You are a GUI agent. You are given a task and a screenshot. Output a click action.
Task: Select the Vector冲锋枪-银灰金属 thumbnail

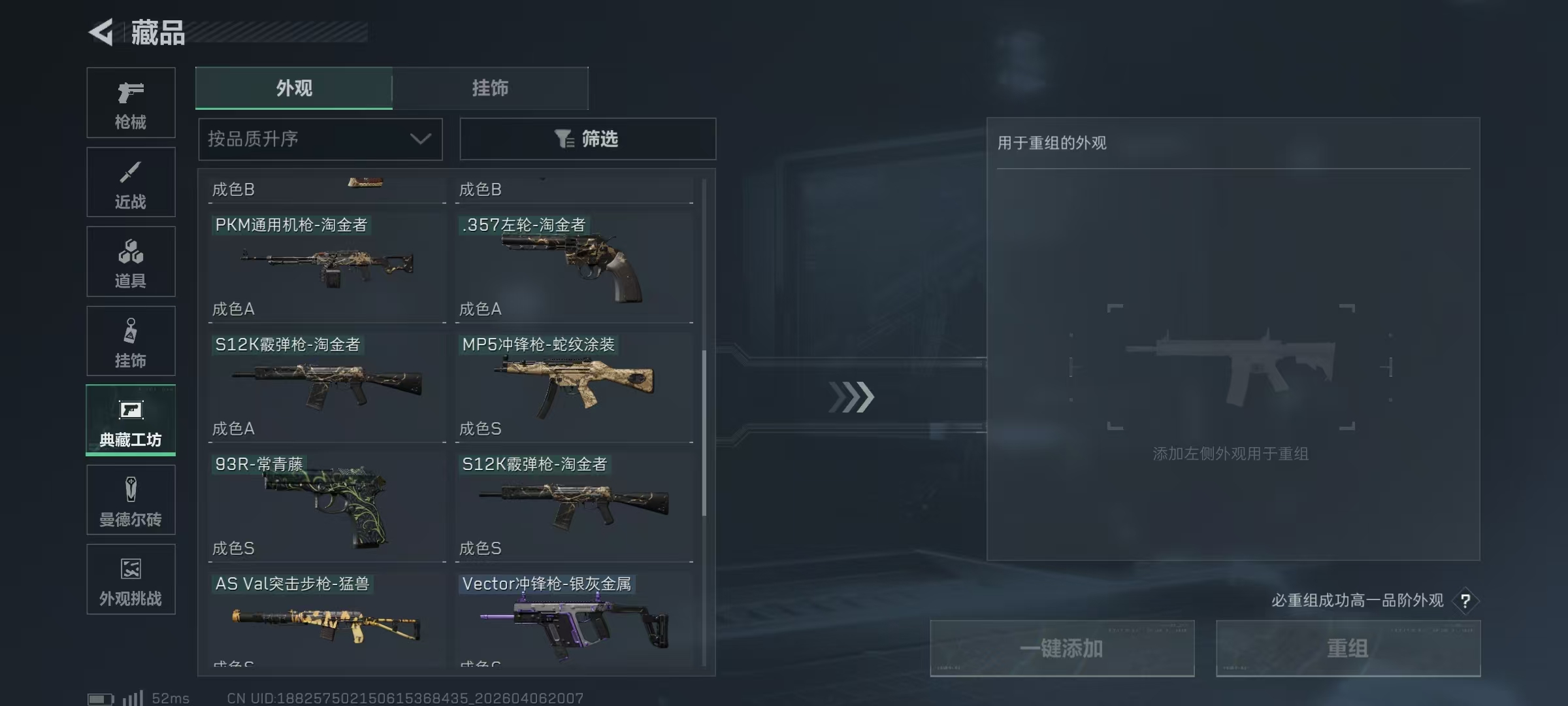[575, 621]
